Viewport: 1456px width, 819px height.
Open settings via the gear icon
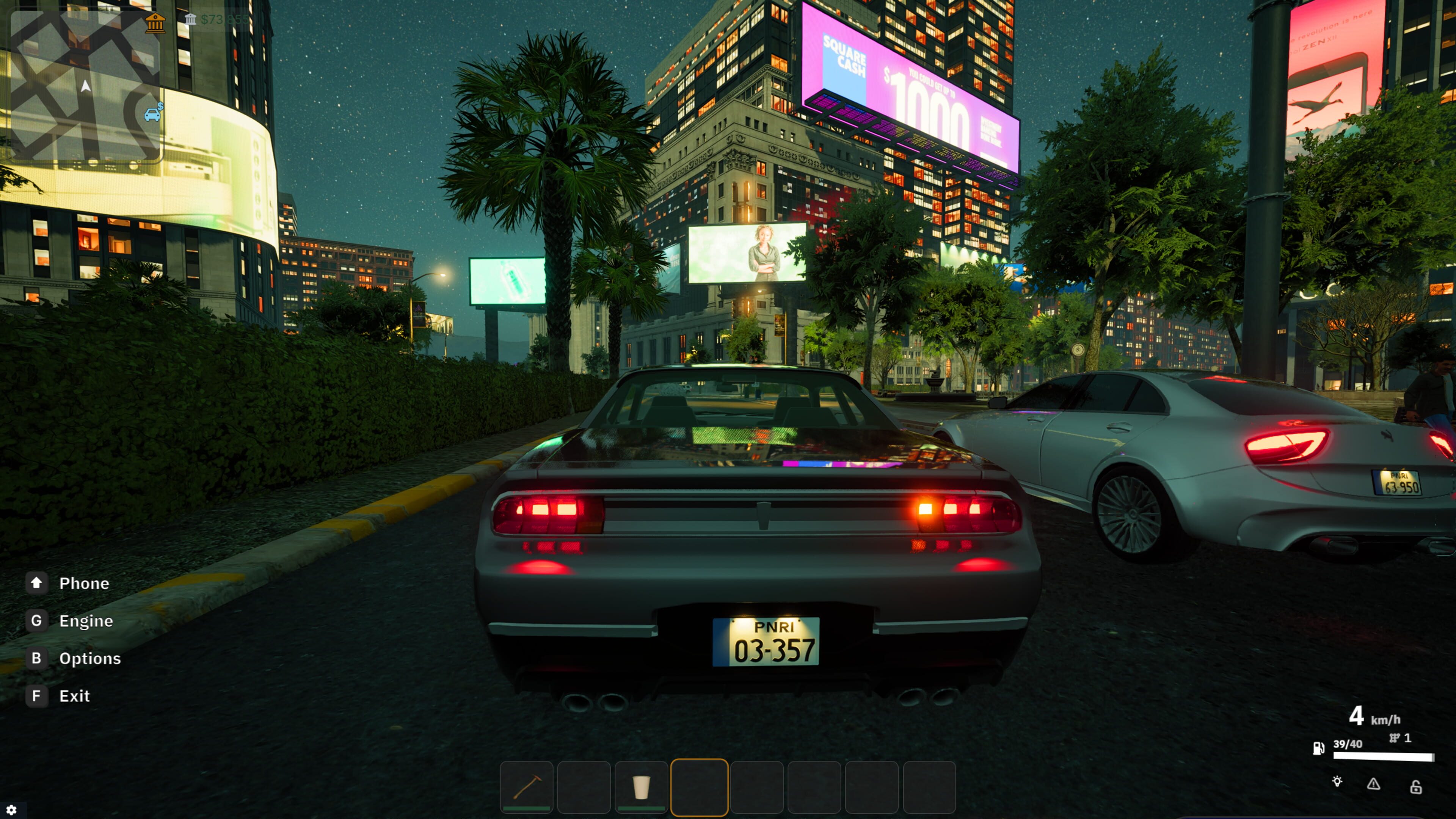(11, 810)
